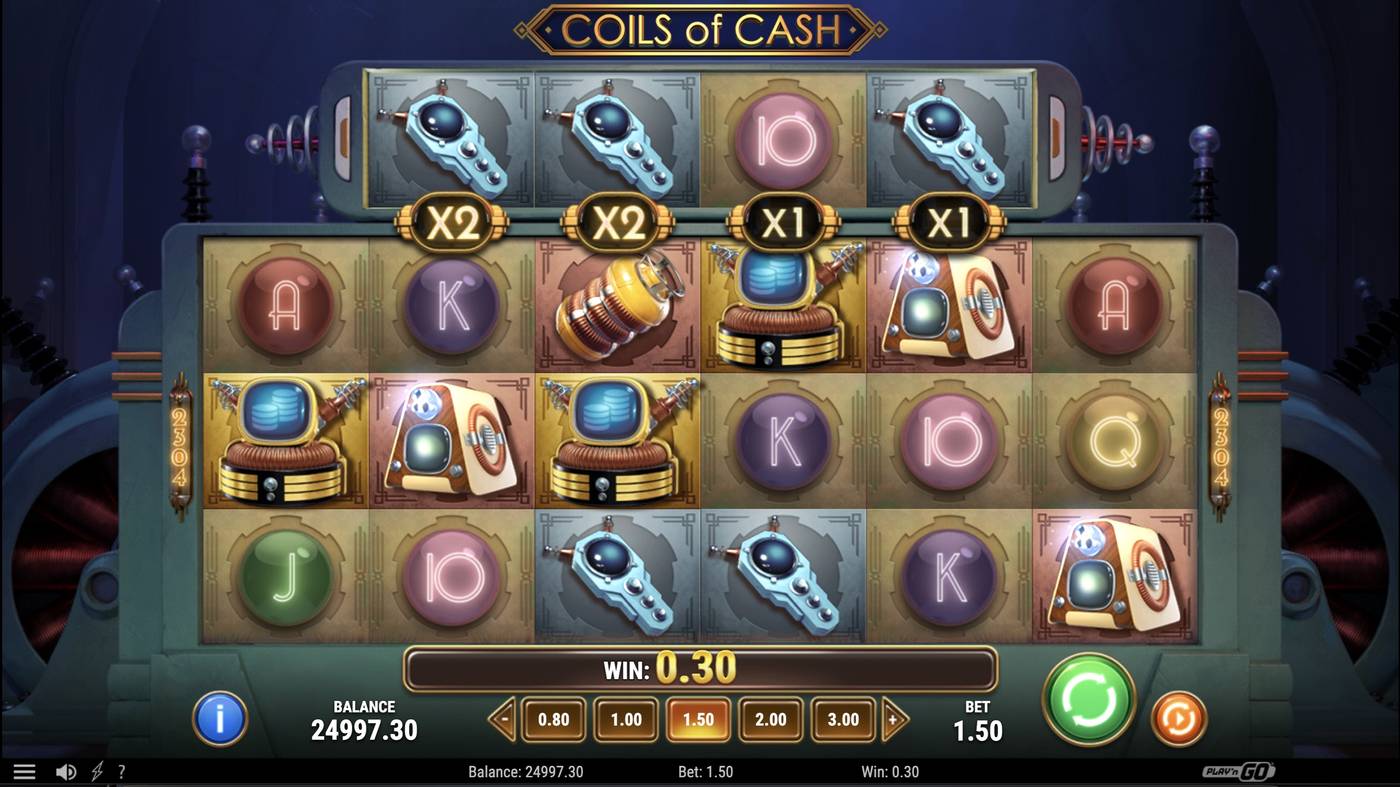
Task: Open the game information screen
Action: click(218, 718)
